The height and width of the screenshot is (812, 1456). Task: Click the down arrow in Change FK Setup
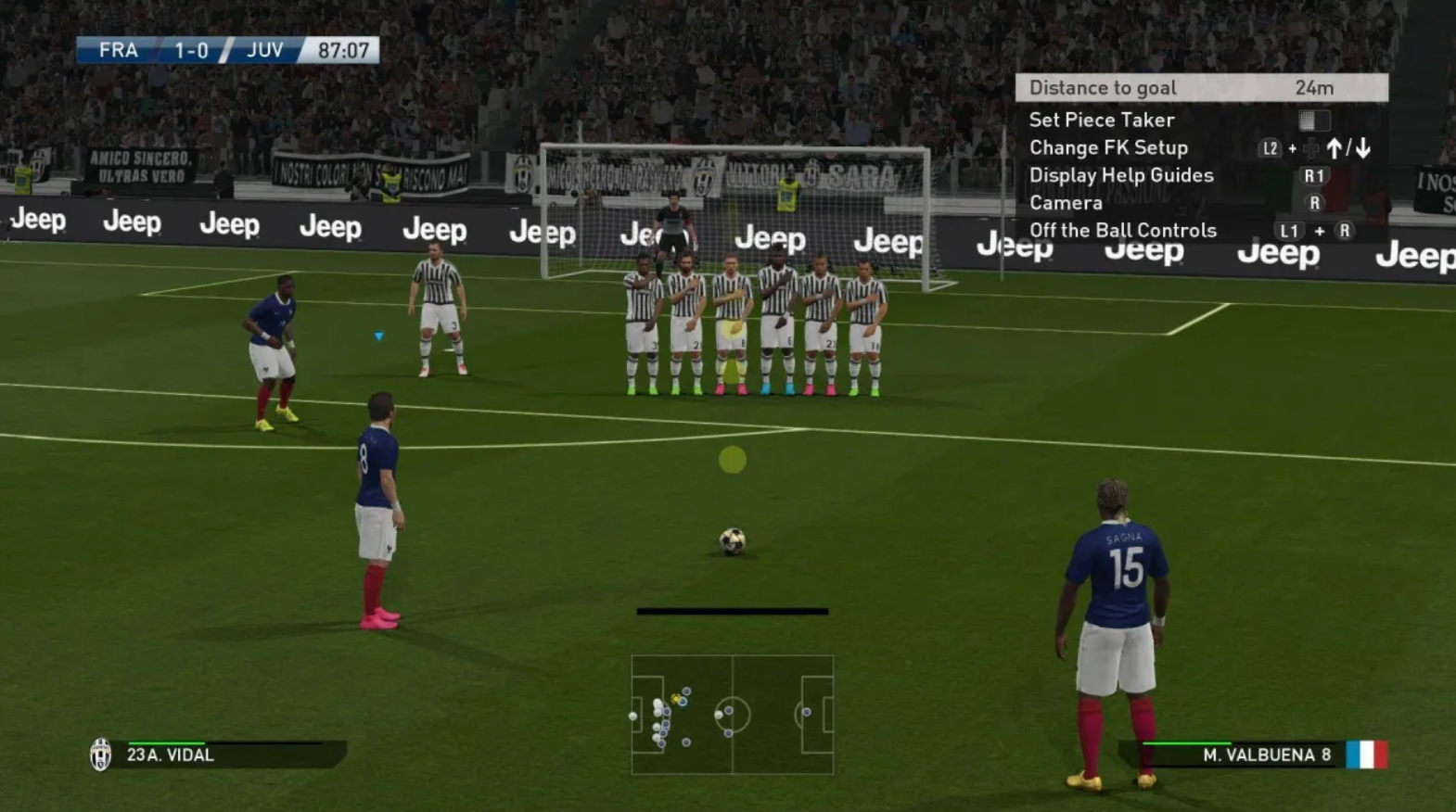[1362, 148]
